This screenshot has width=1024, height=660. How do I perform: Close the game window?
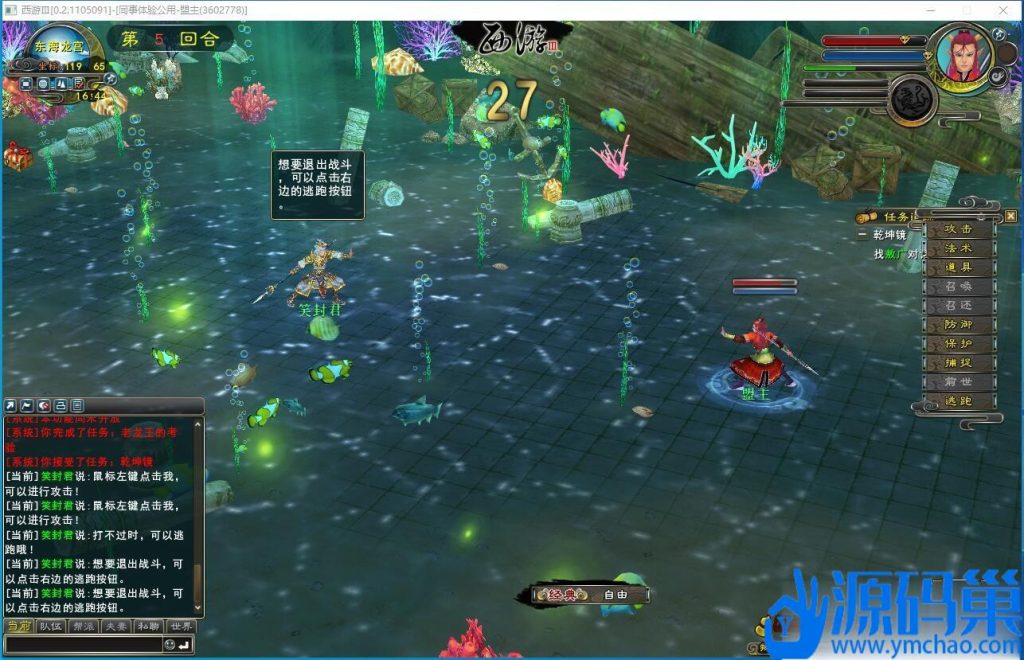click(x=1004, y=10)
